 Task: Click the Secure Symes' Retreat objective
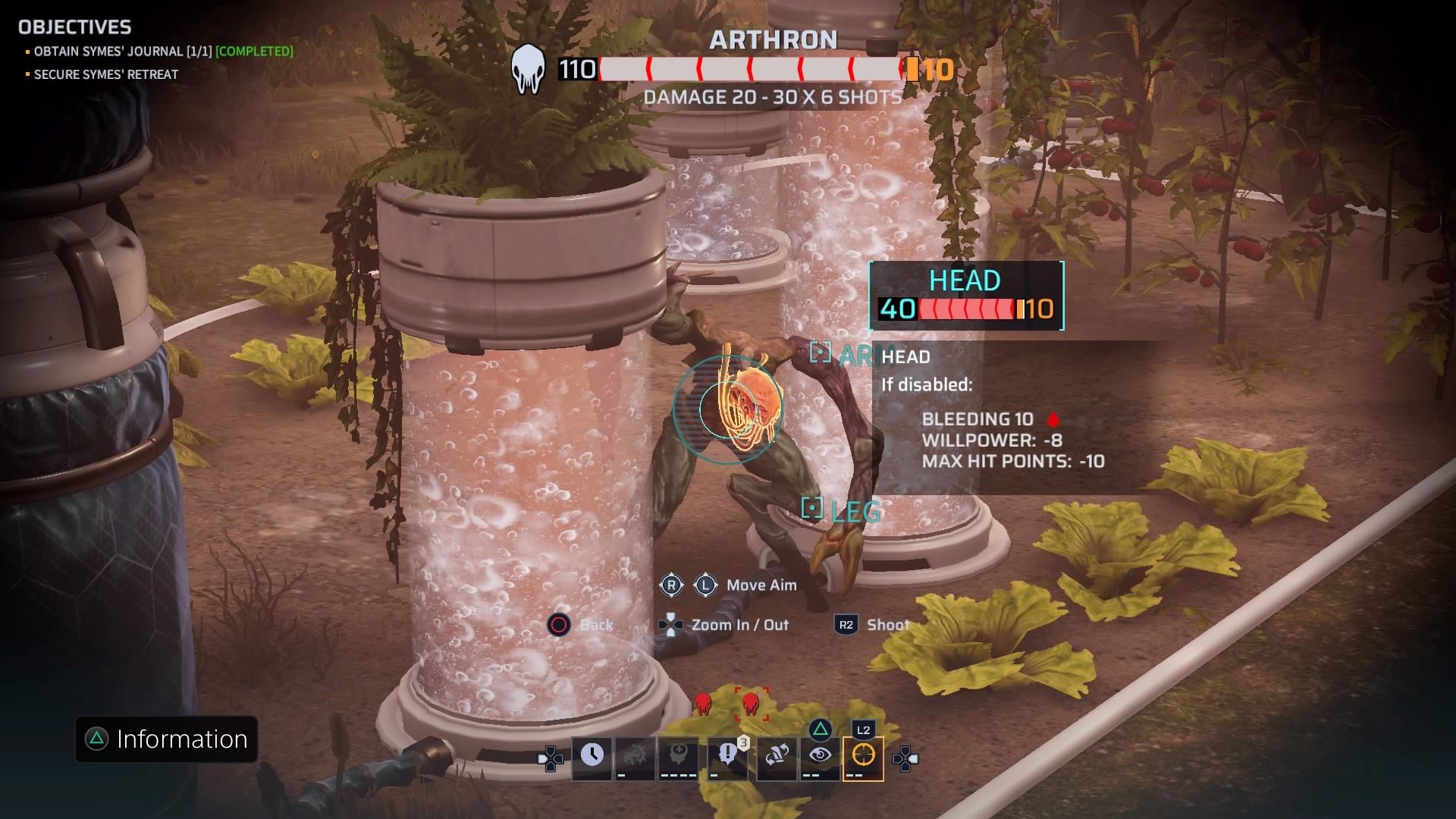click(105, 74)
